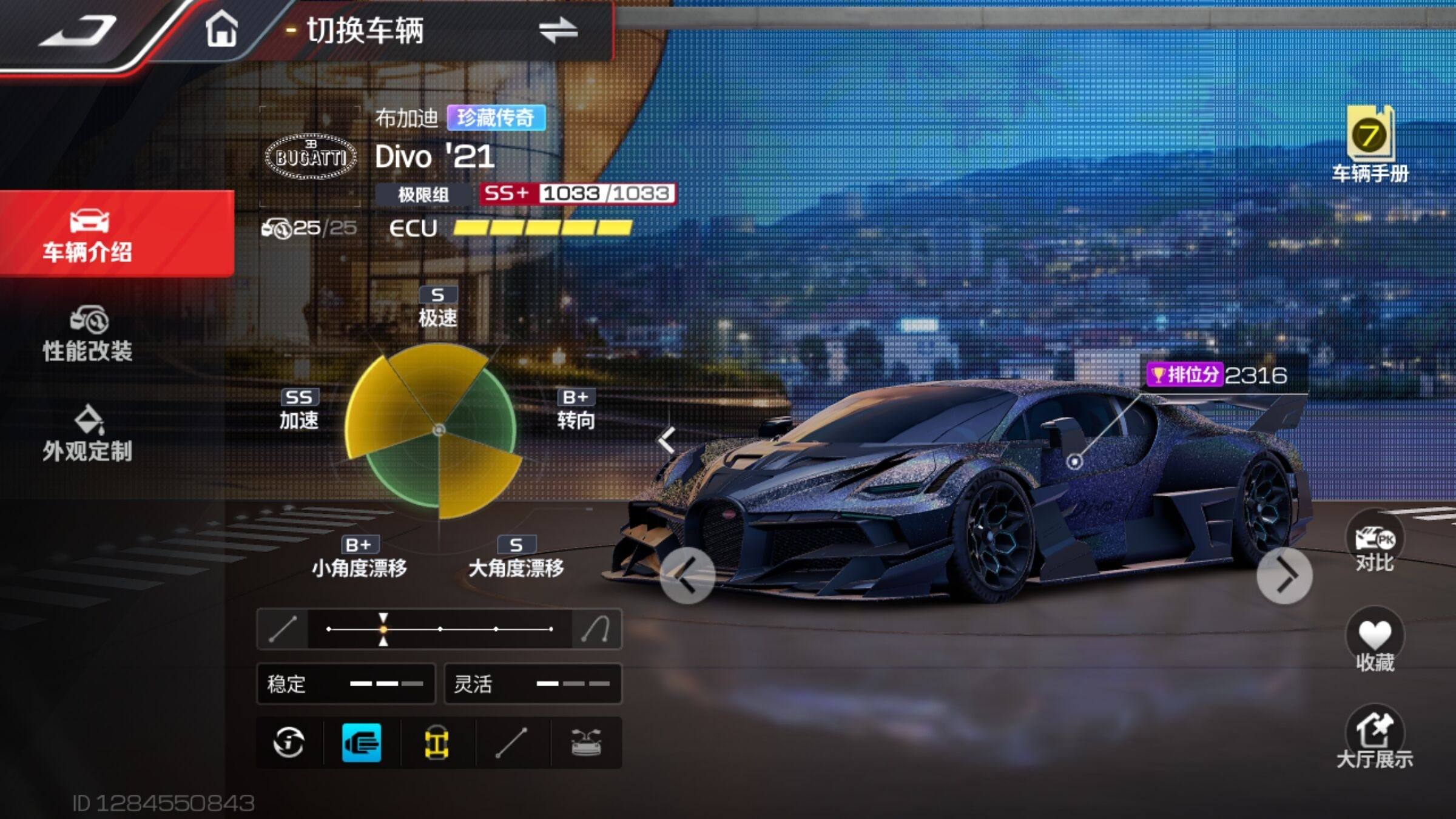The width and height of the screenshot is (1456, 819).
Task: Select the blue headlight icon
Action: point(362,743)
